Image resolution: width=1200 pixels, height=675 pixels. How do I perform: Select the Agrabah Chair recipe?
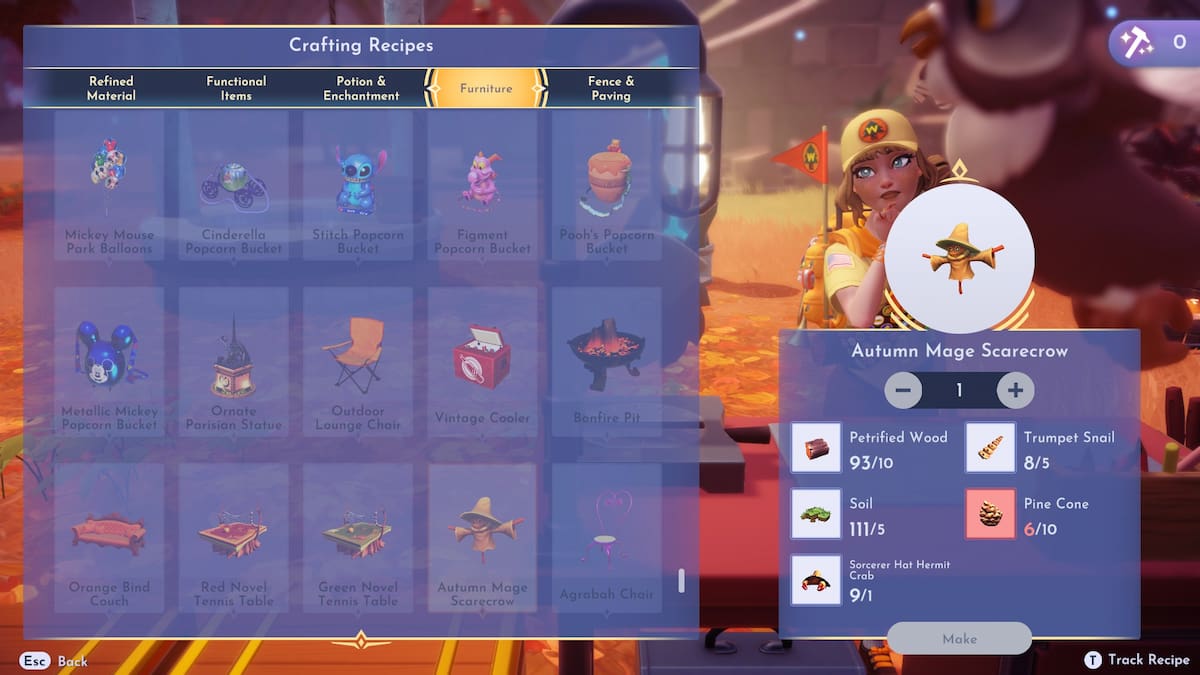click(607, 537)
